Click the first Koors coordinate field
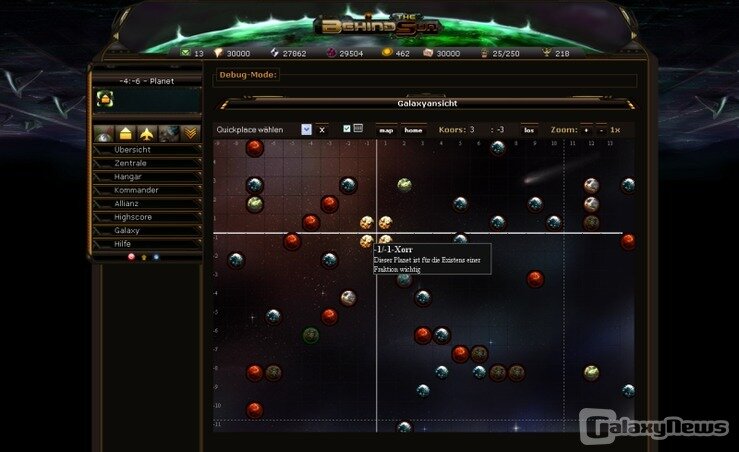Viewport: 739px width, 452px height. click(473, 130)
